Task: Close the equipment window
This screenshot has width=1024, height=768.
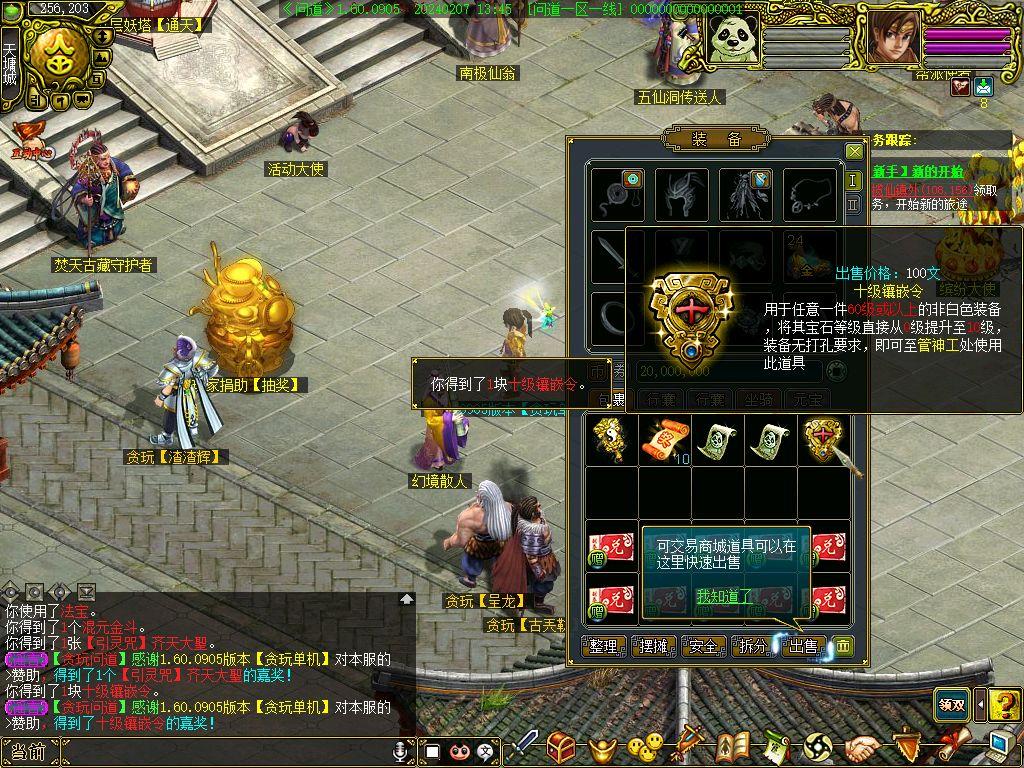Action: point(854,152)
